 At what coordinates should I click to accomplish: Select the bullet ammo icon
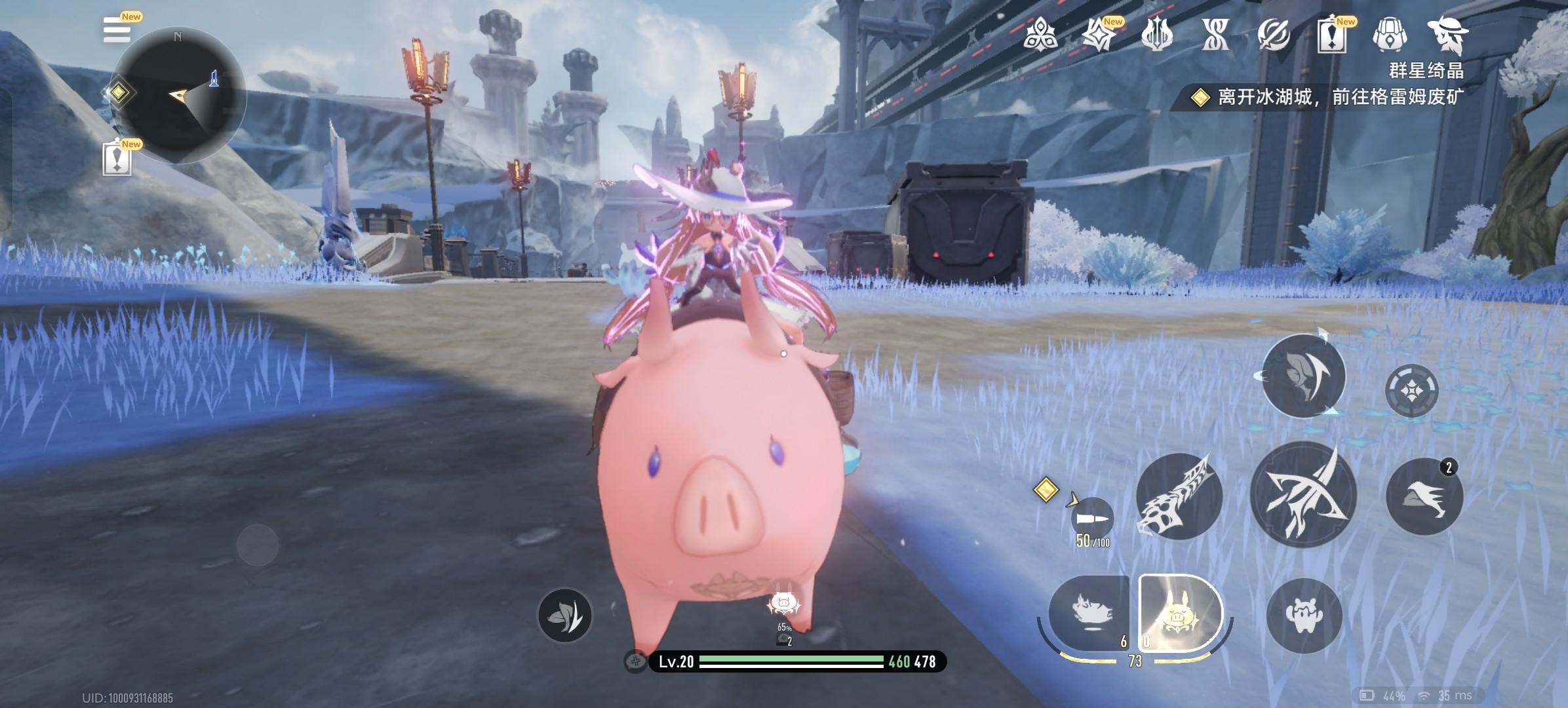[1092, 519]
